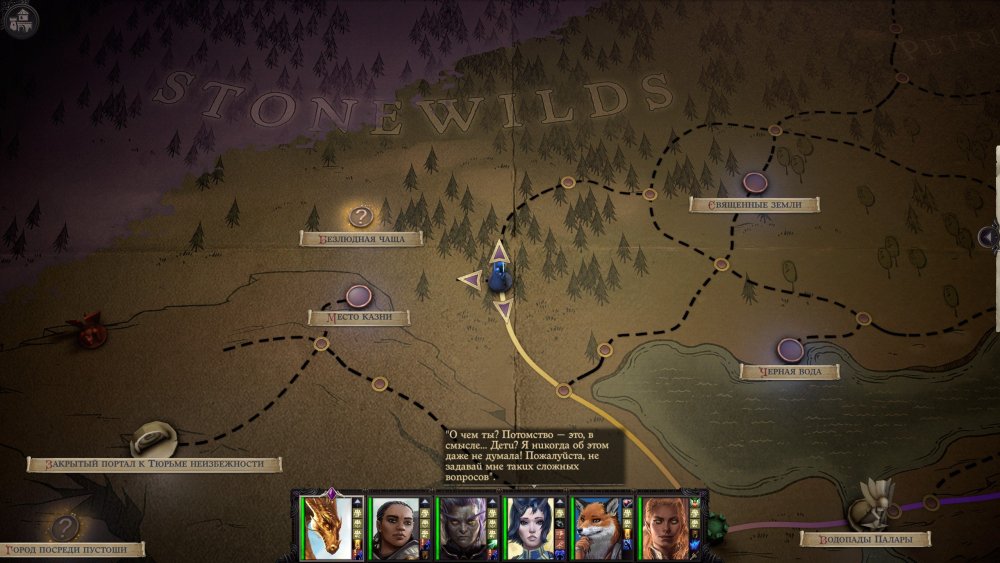Choose the Место Казни location marker

click(358, 296)
